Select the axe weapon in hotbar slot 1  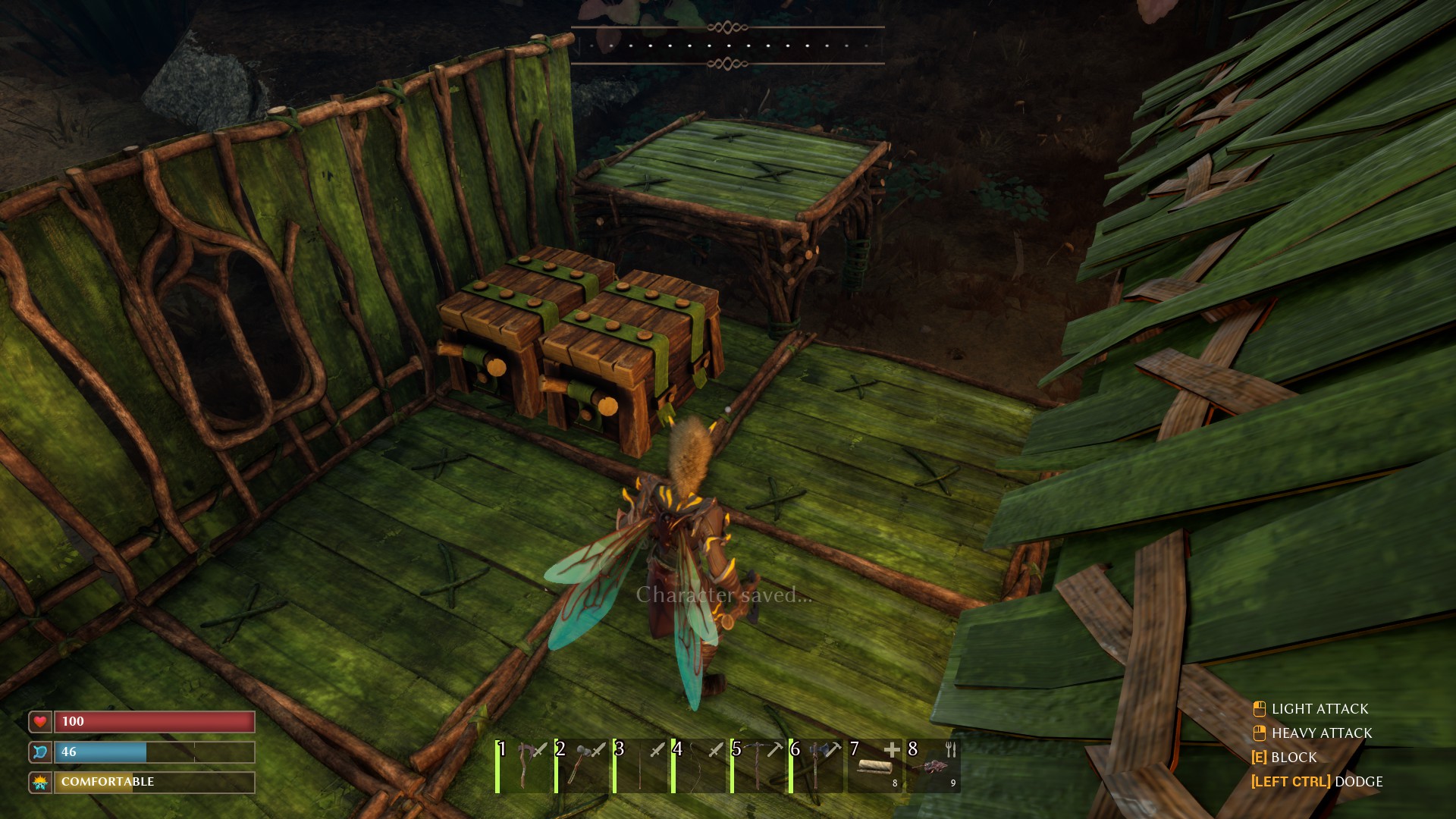point(526,766)
